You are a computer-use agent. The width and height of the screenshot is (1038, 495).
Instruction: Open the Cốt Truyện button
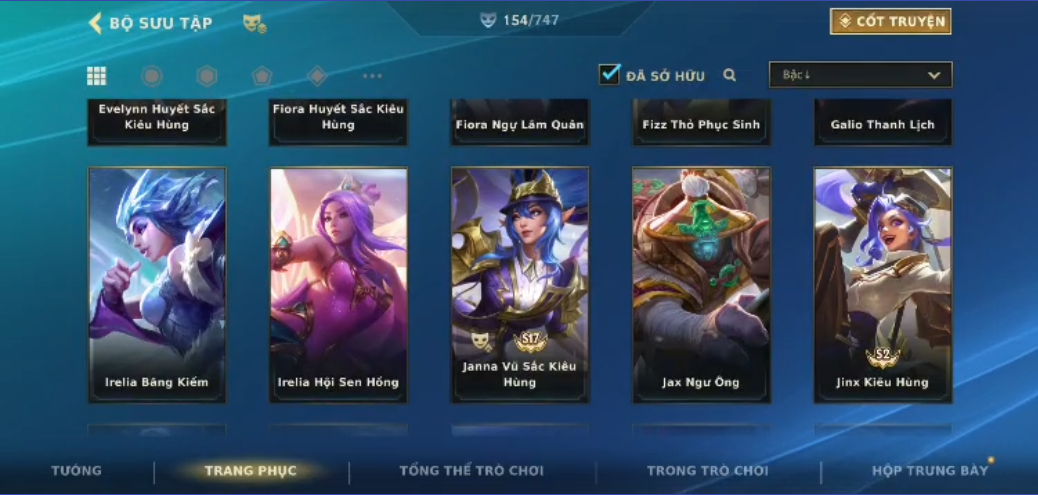coord(890,22)
